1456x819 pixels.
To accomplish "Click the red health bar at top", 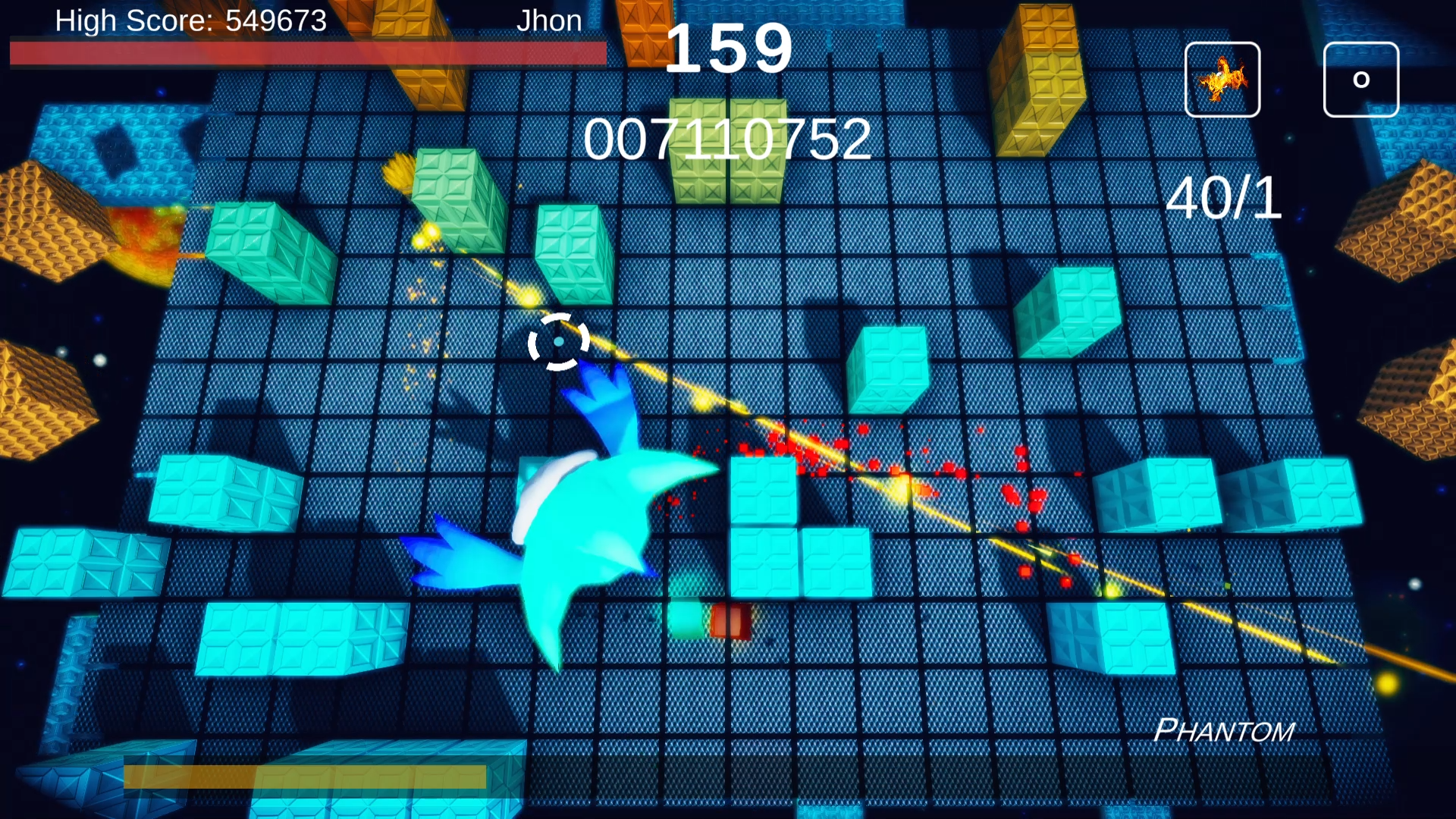I will point(303,53).
